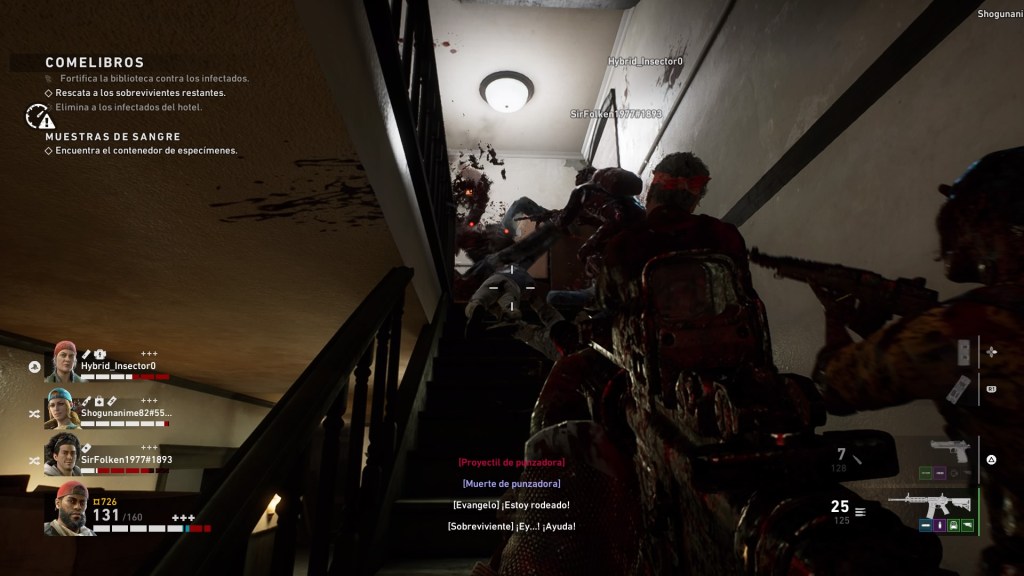Select the Muestras de Sangre objective title
Image resolution: width=1024 pixels, height=576 pixels.
113,136
